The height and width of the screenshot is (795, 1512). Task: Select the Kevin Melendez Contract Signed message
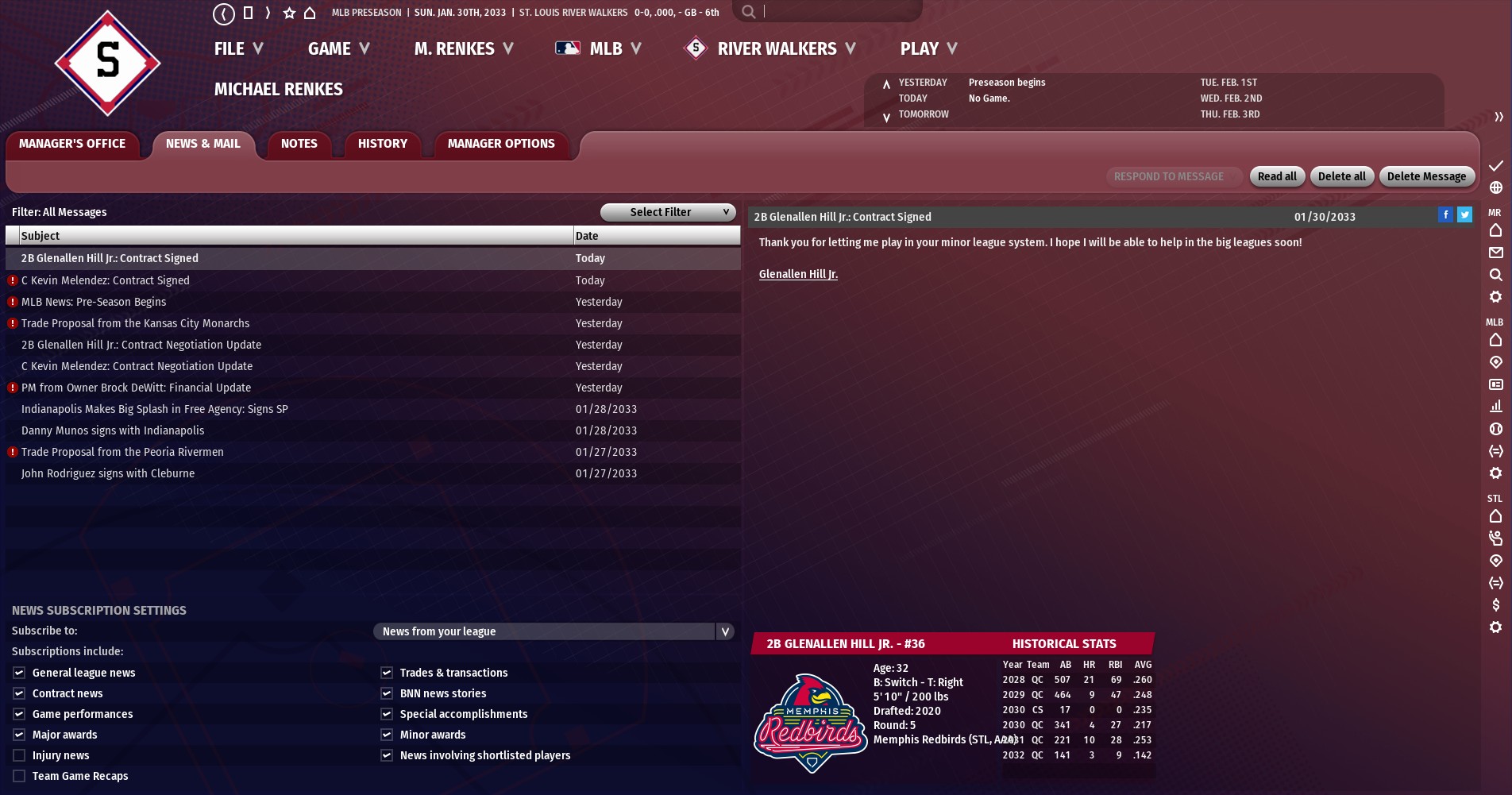pyautogui.click(x=106, y=280)
